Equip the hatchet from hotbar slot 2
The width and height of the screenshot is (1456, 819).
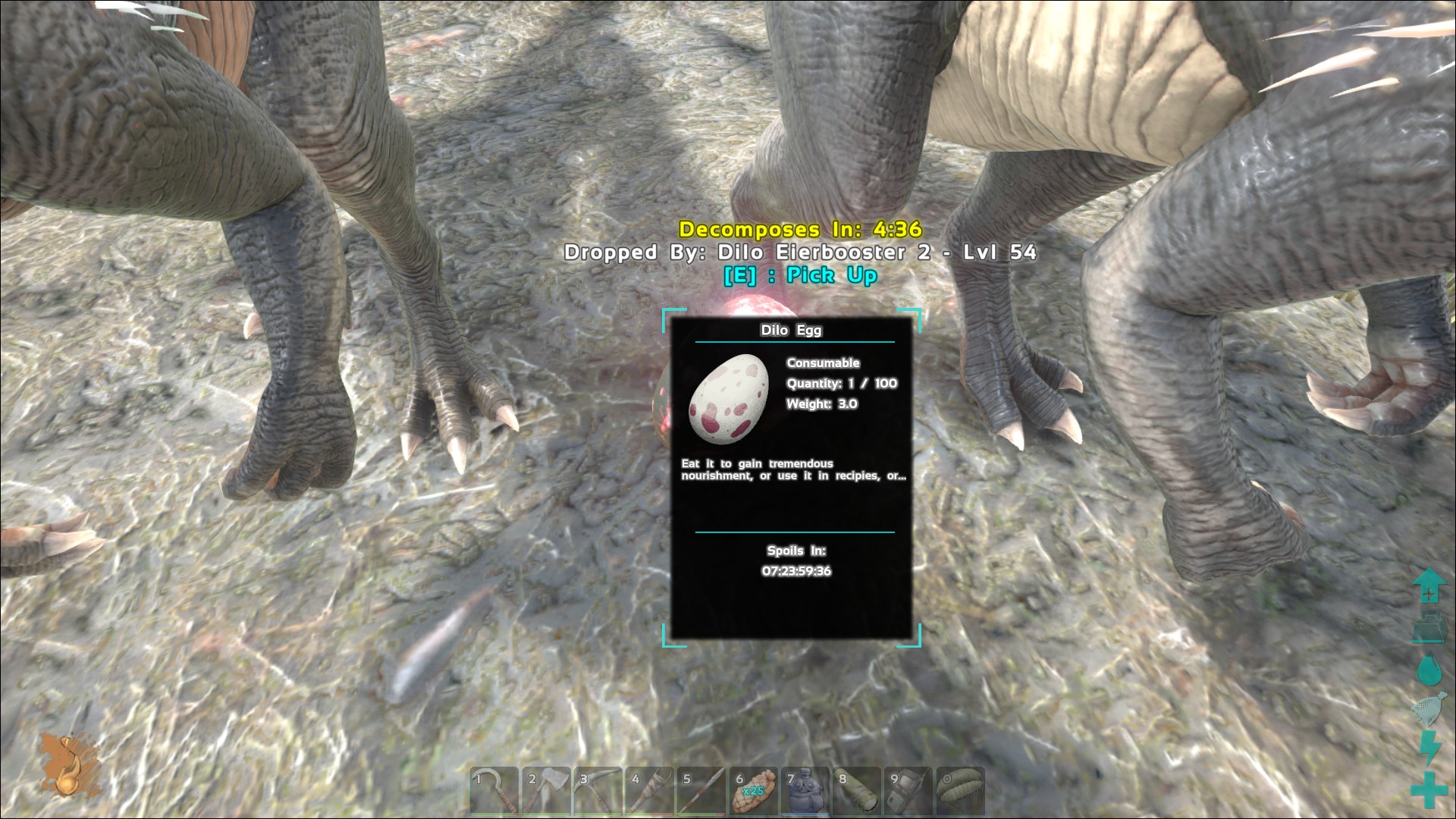(x=546, y=791)
